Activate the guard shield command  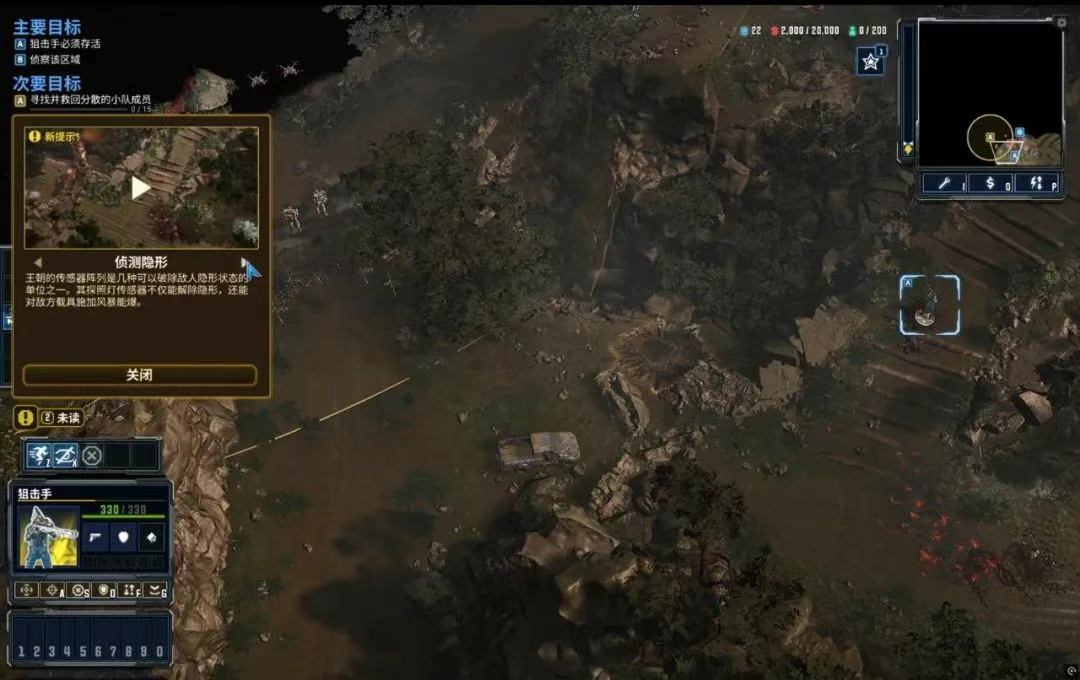105,590
